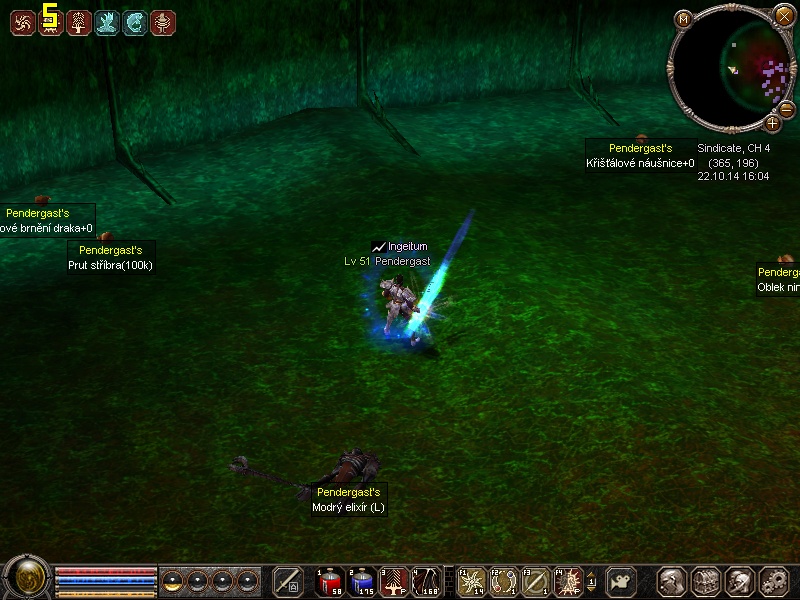The image size is (800, 600).
Task: Open the large map with the M button
Action: coord(684,18)
